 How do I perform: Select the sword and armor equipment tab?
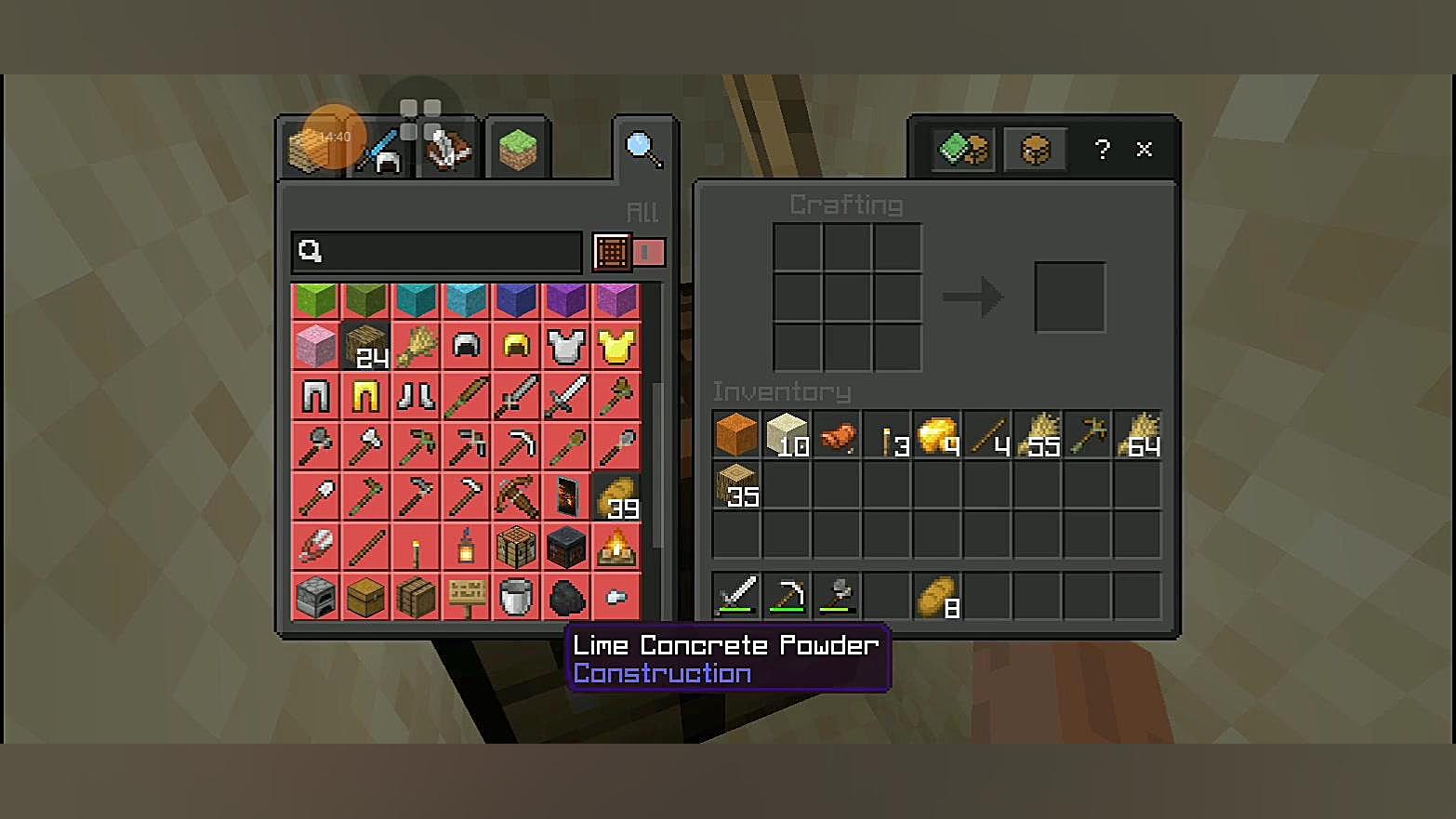click(378, 151)
